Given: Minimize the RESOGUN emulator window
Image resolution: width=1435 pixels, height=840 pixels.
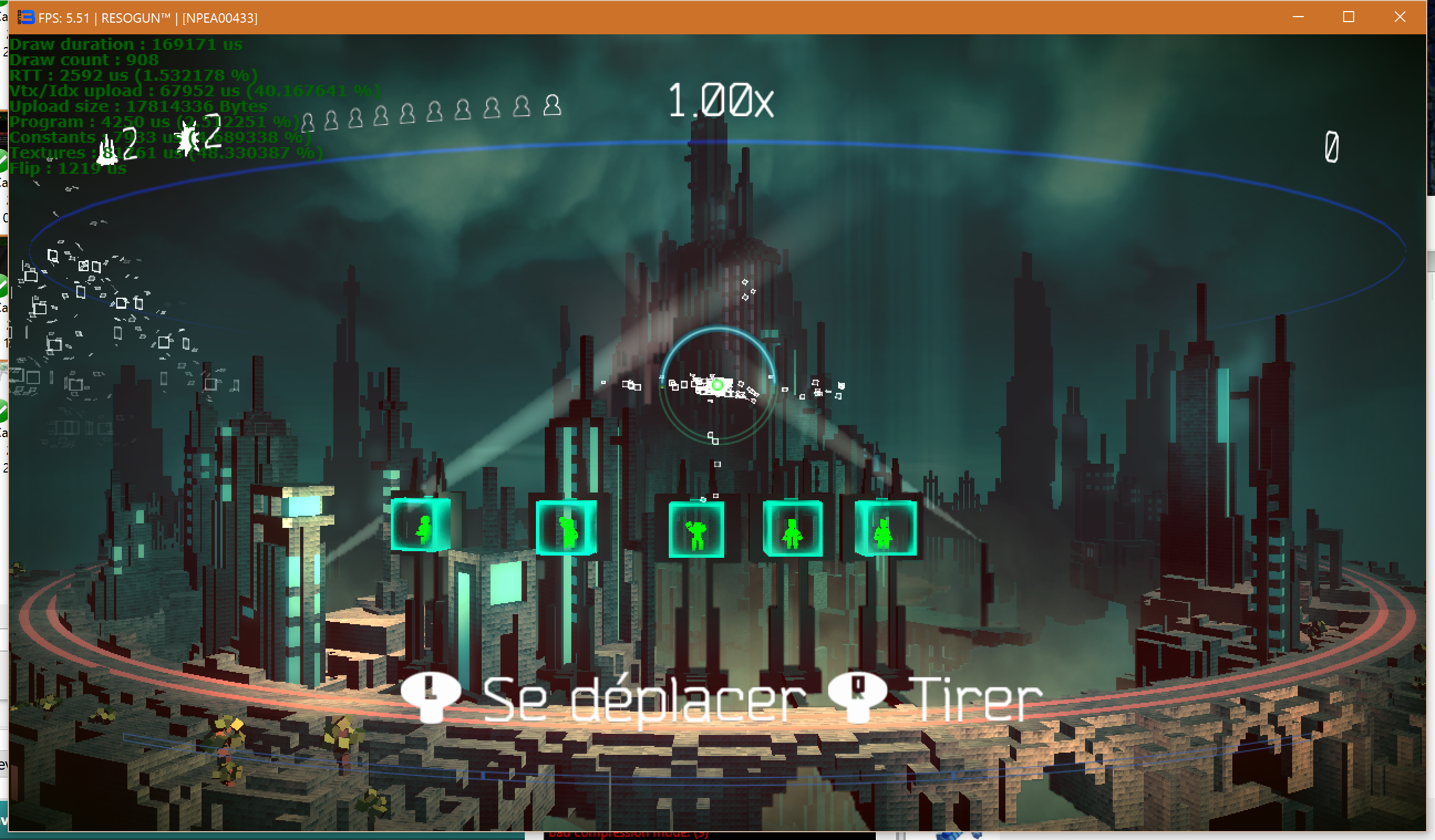Looking at the screenshot, I should click(x=1298, y=17).
